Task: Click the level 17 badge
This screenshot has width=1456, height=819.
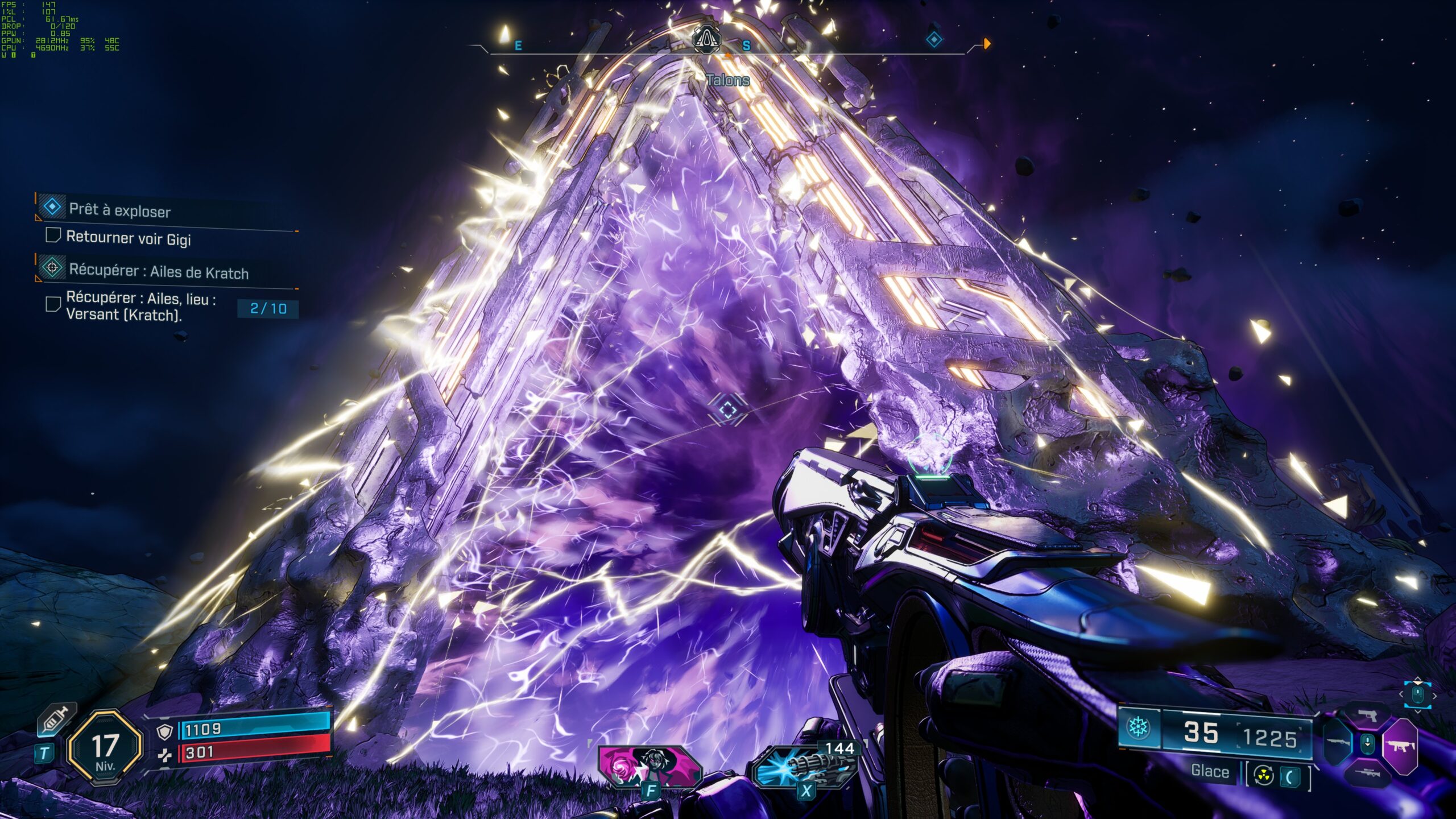Action: (105, 748)
